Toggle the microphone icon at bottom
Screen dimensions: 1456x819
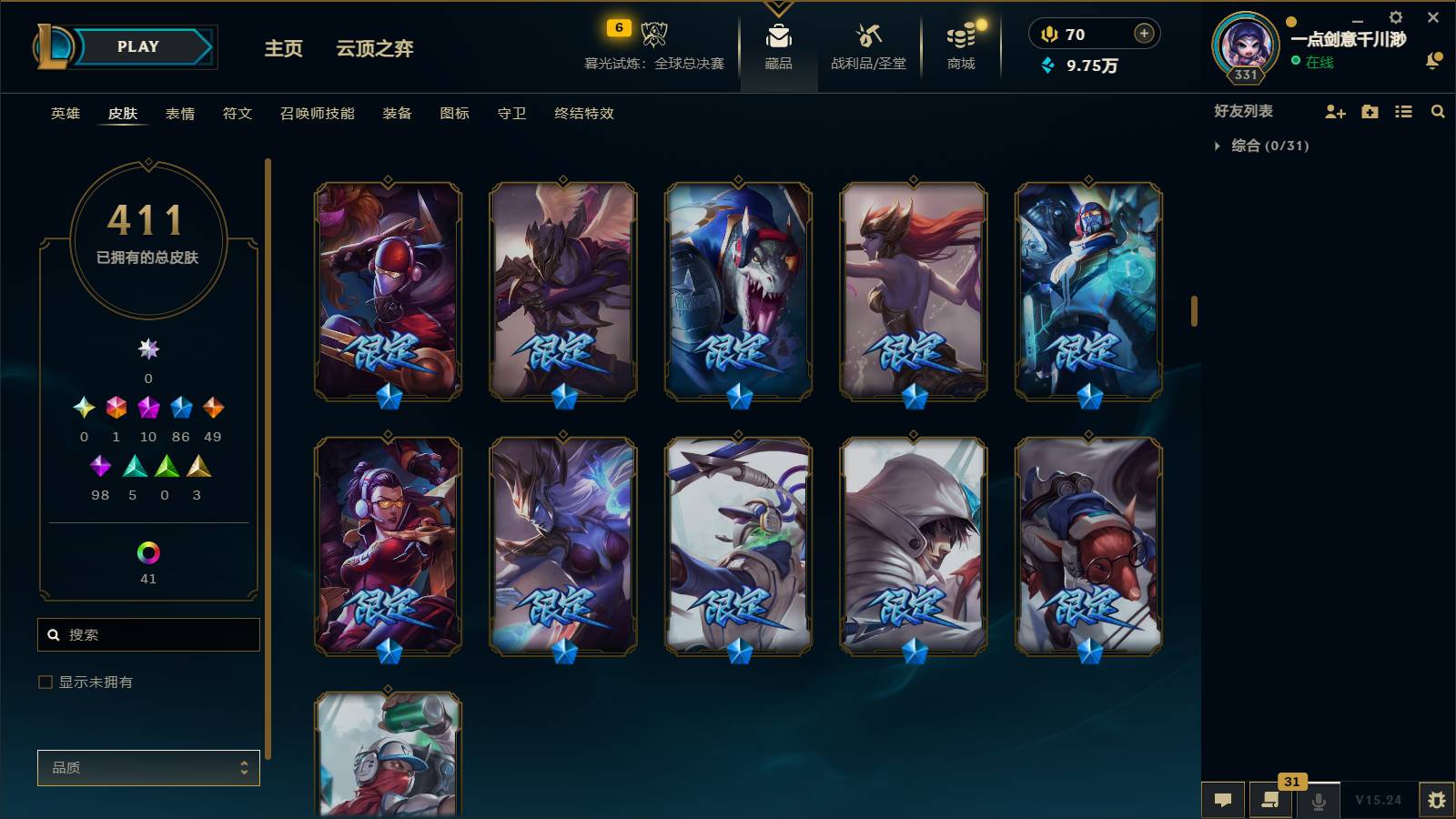(x=1317, y=800)
